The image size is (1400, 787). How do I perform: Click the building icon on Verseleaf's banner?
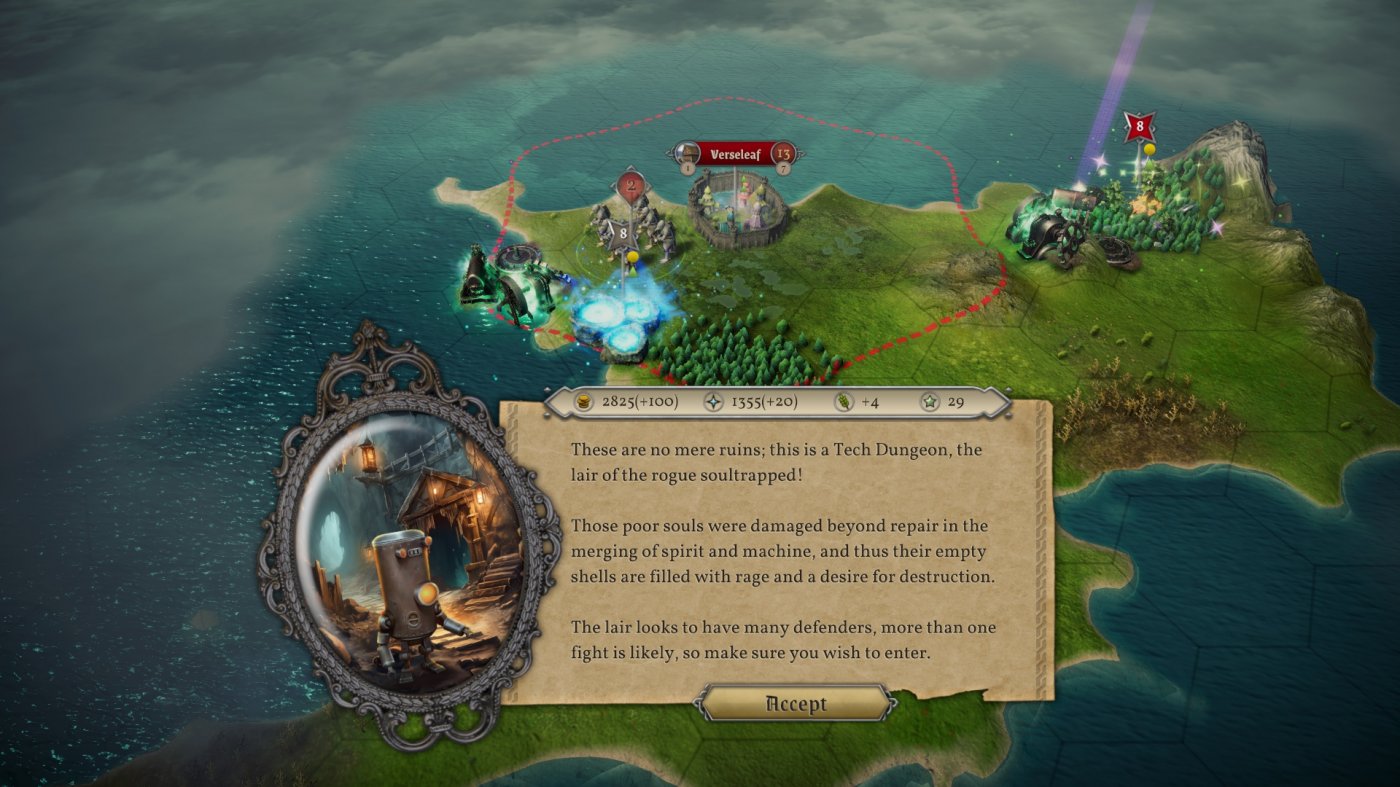click(x=687, y=153)
